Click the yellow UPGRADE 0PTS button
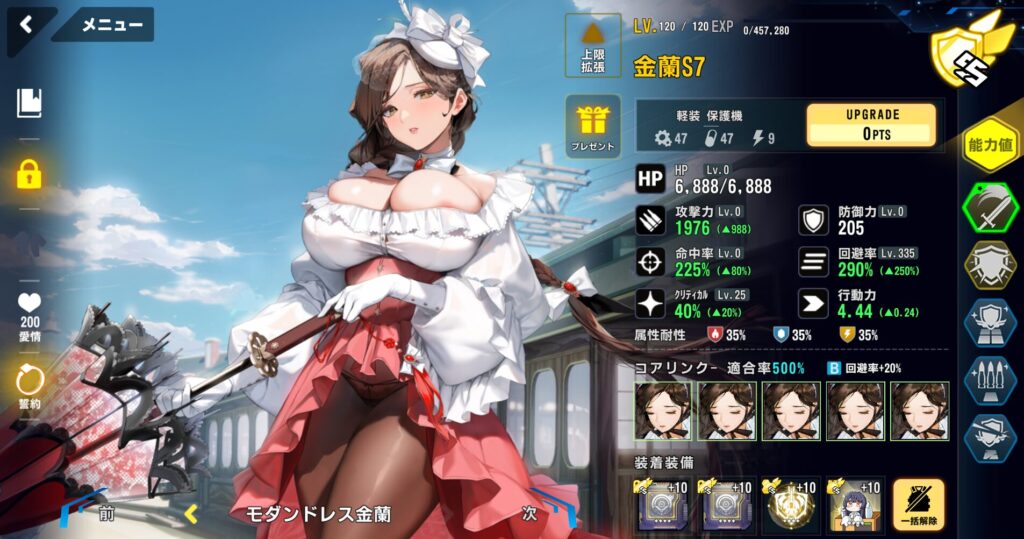The width and height of the screenshot is (1024, 539). 871,125
